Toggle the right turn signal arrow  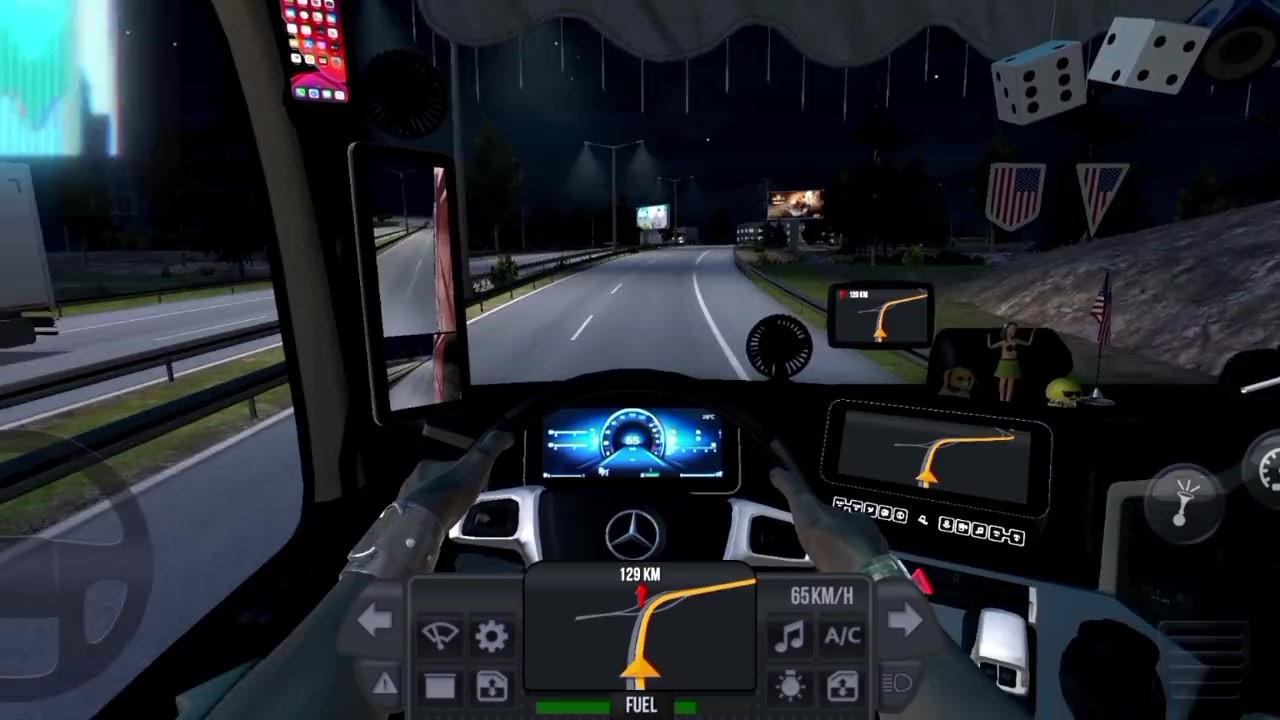click(x=906, y=618)
